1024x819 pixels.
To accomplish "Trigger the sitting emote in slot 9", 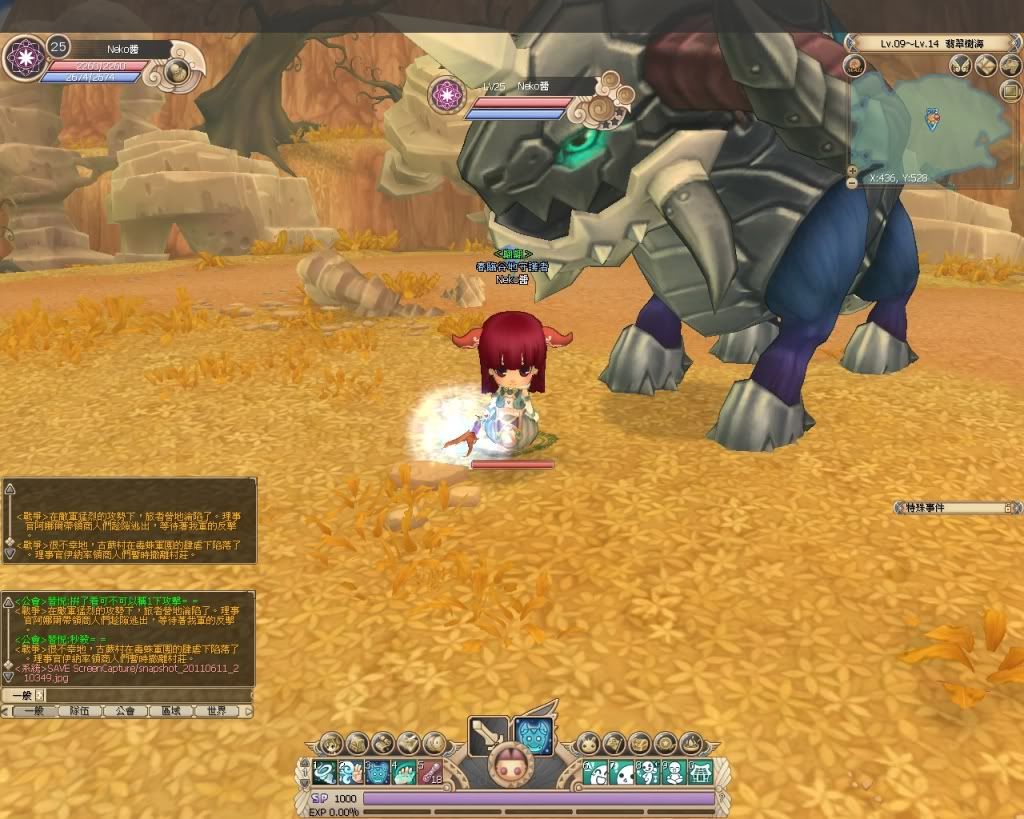I will click(x=675, y=772).
